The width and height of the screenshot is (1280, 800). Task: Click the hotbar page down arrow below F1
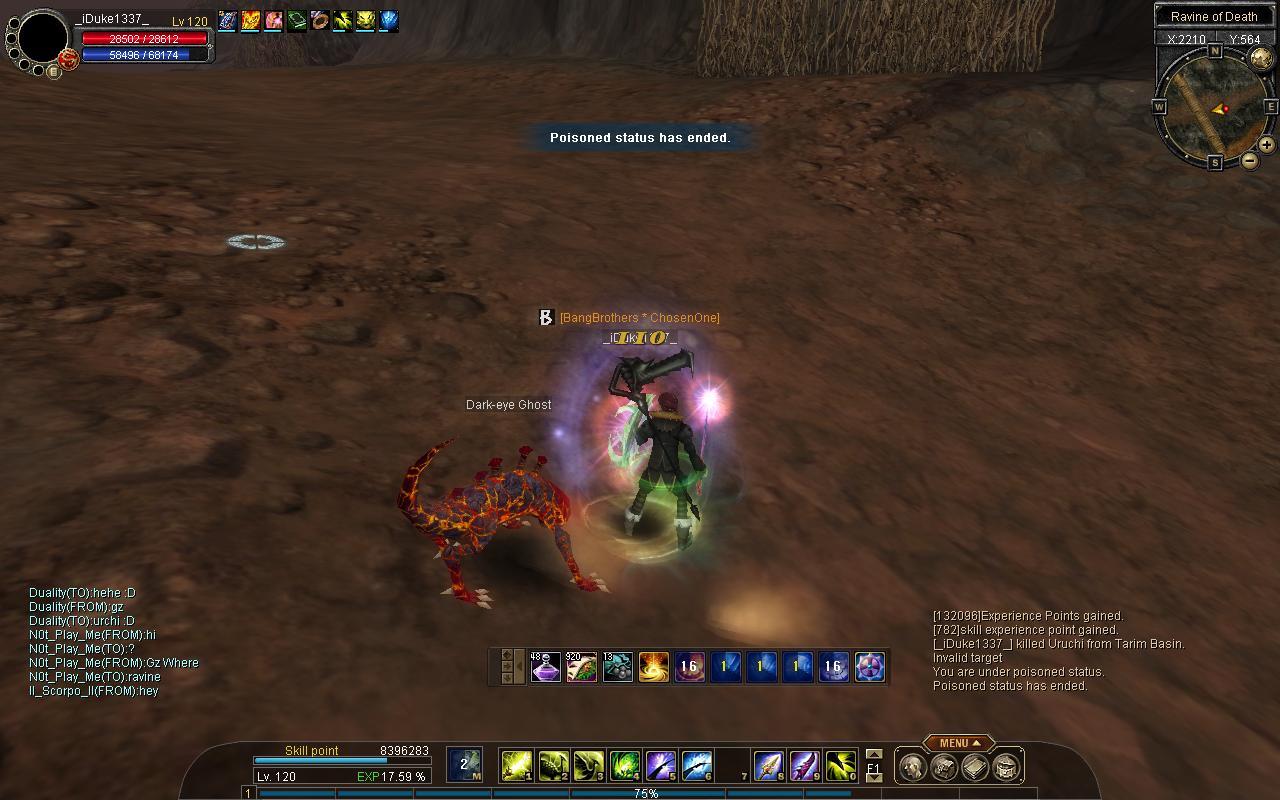tap(874, 778)
